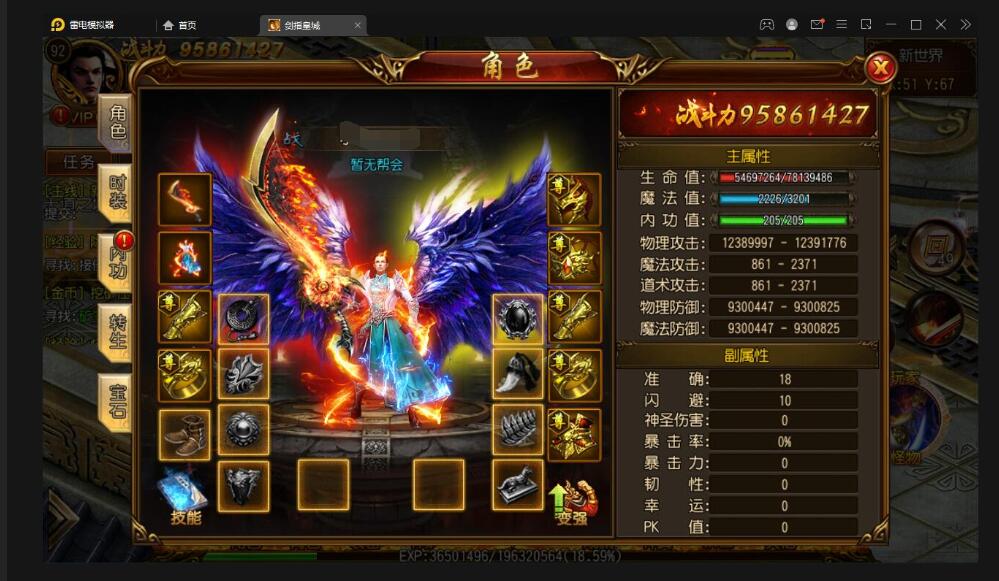Switch to the 首页 home tab in emulator
This screenshot has width=999, height=581.
tap(180, 25)
